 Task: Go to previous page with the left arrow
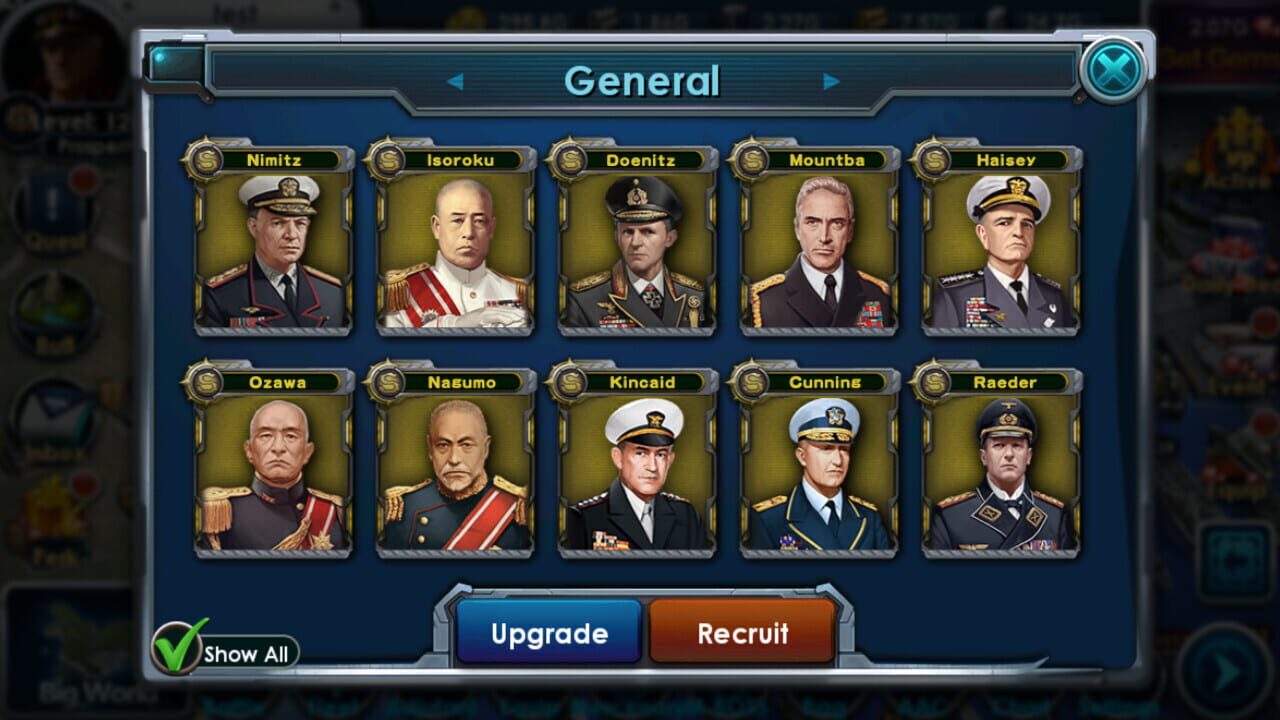pyautogui.click(x=458, y=80)
